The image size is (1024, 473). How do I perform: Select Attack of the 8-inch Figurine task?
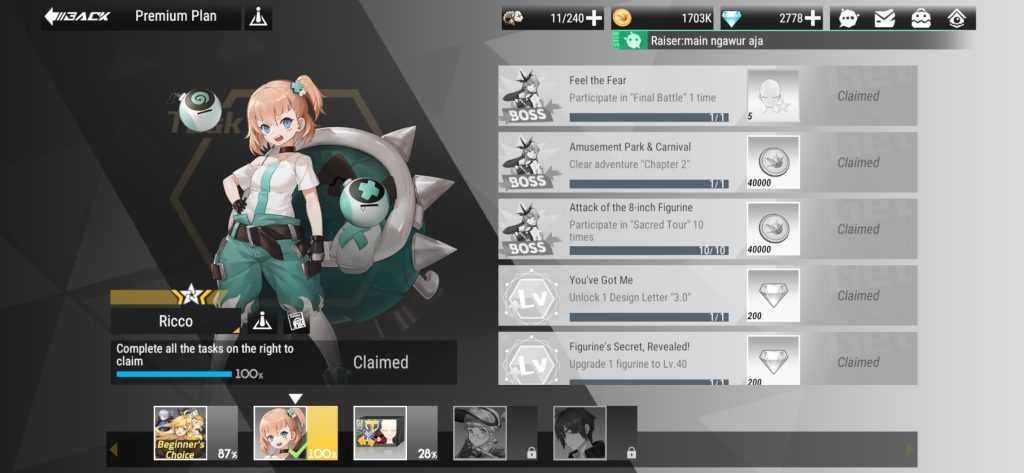click(648, 228)
